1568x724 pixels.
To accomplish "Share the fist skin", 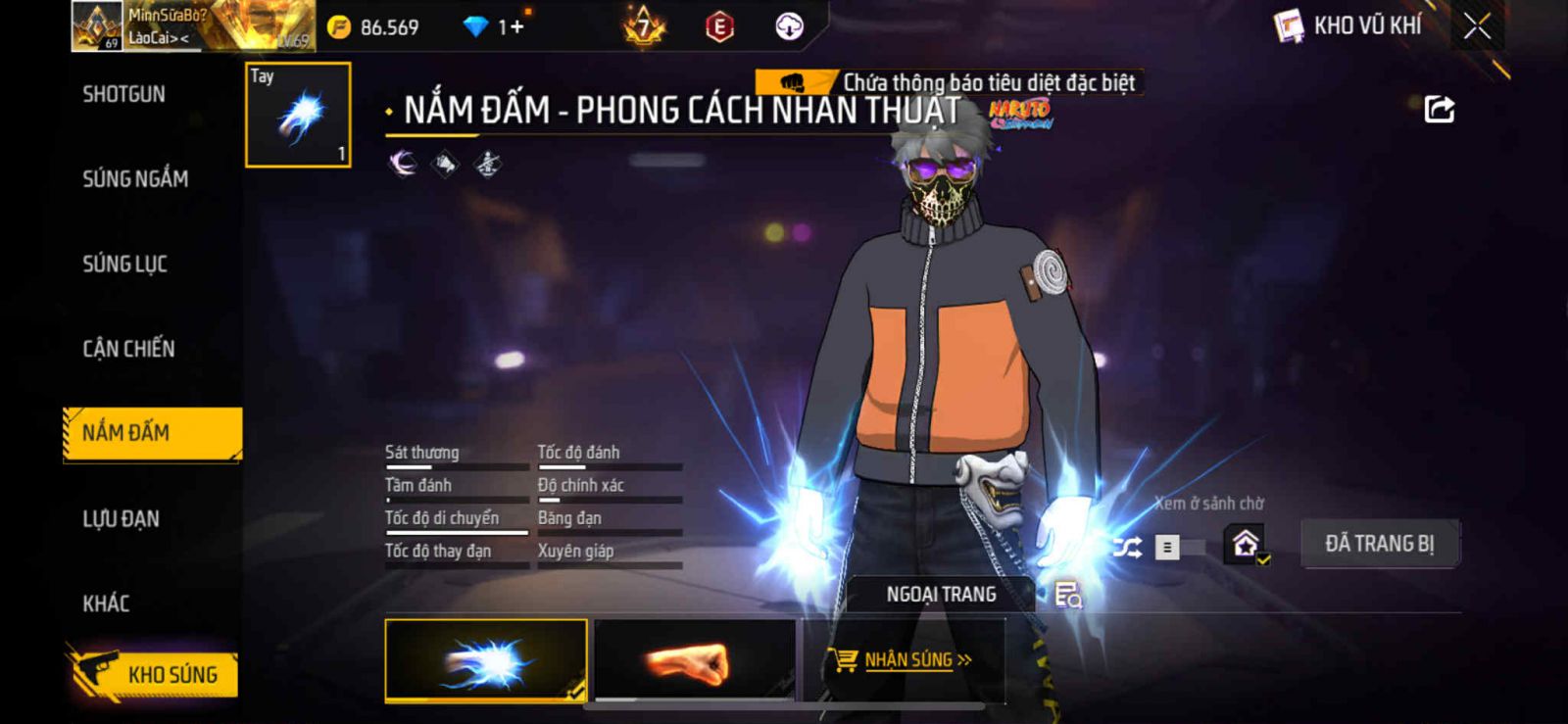I will click(x=1439, y=109).
